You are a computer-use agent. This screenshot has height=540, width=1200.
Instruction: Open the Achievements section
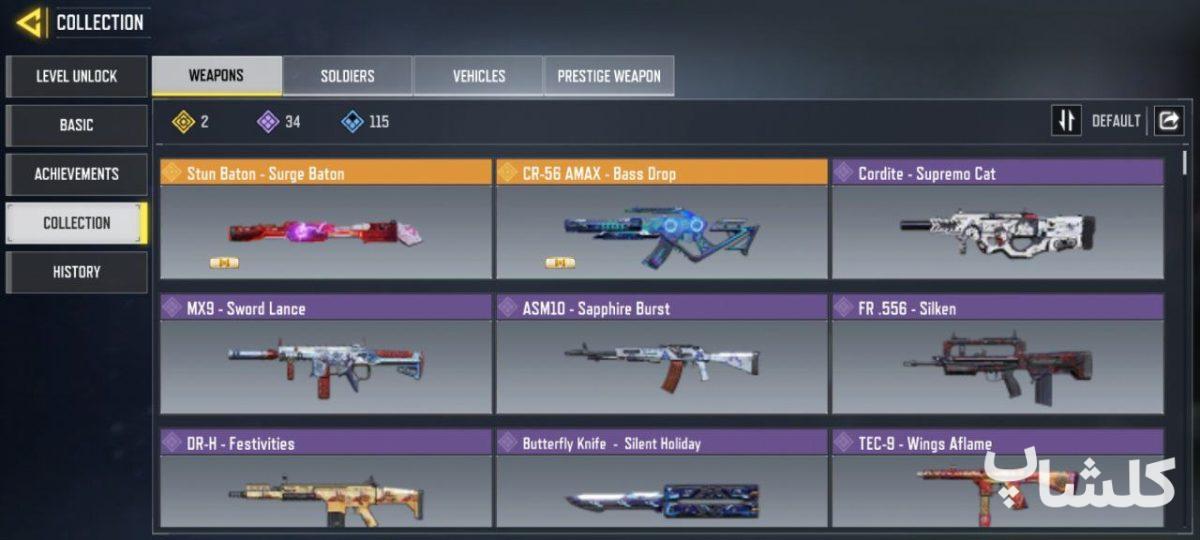(77, 174)
